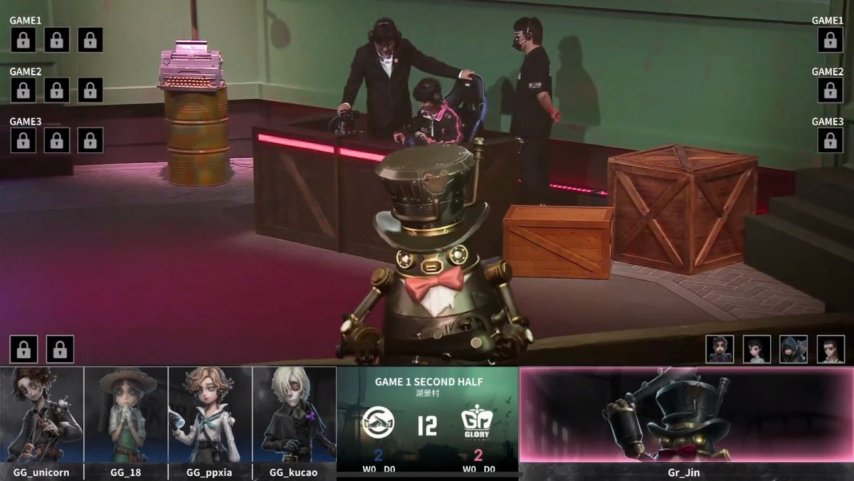Click the hooded figure mini portrait
This screenshot has width=854, height=481.
pyautogui.click(x=793, y=348)
